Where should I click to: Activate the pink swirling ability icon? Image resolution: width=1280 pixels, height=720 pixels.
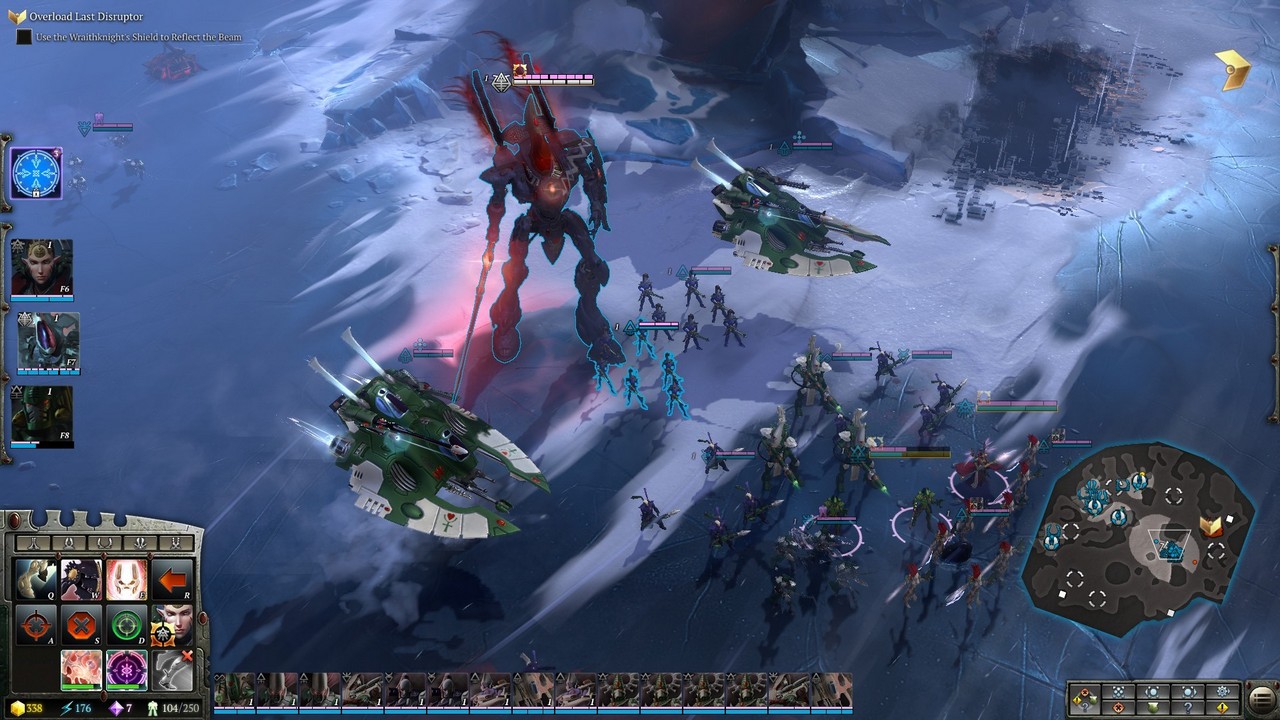coord(81,670)
